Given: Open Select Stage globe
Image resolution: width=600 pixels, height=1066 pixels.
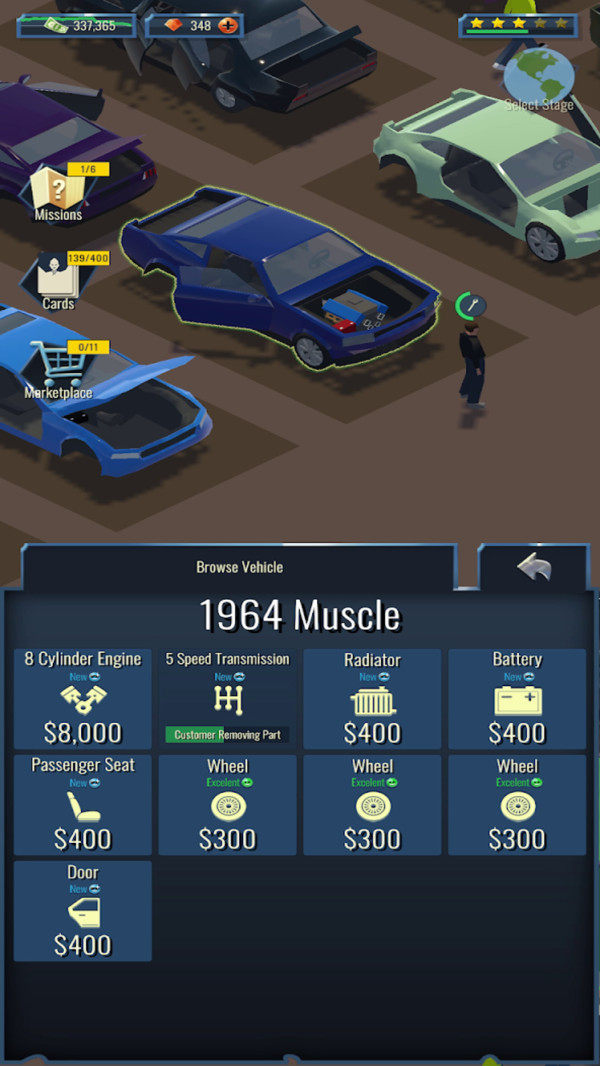Looking at the screenshot, I should (539, 79).
